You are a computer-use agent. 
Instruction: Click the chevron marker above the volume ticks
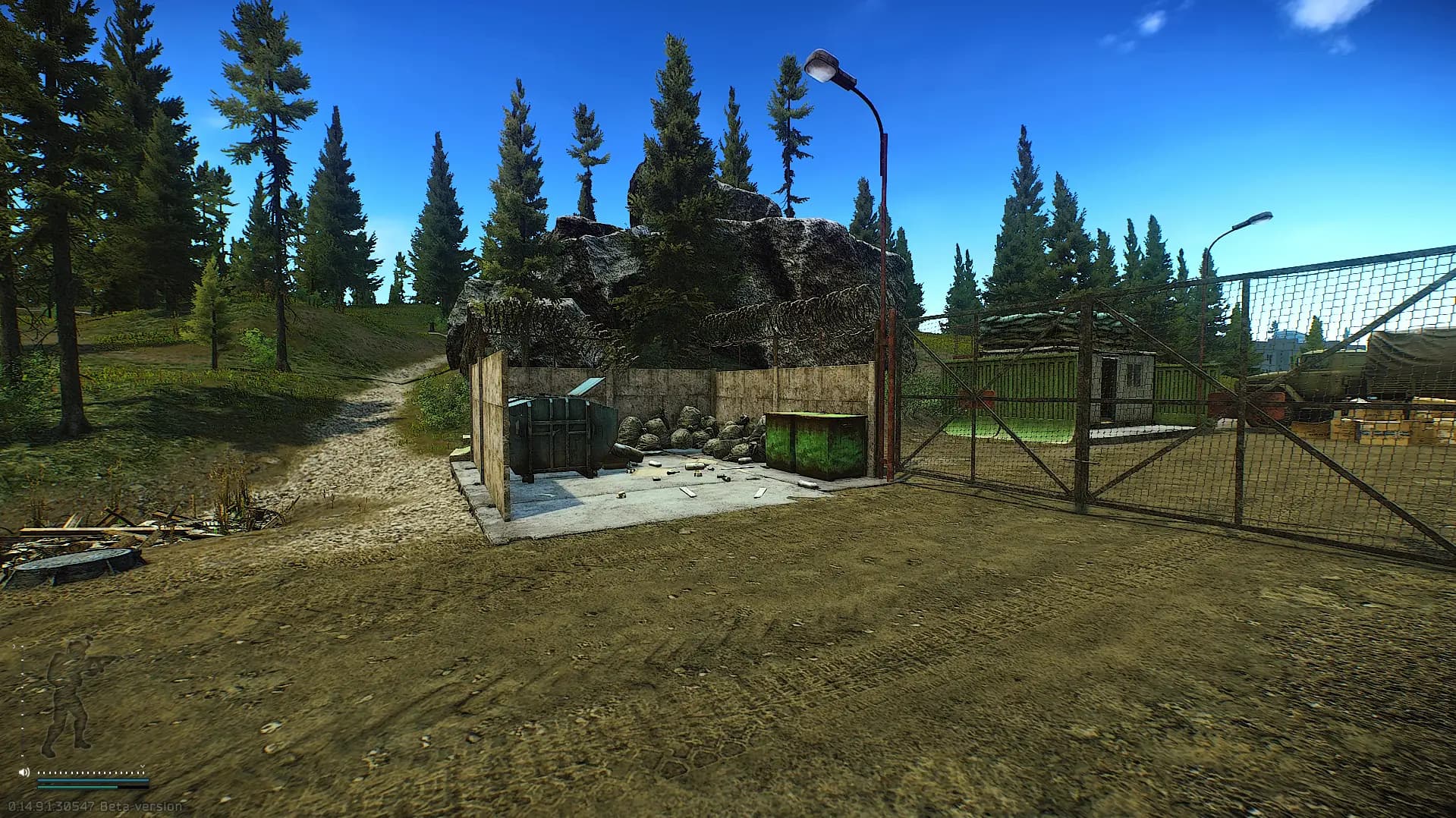pos(143,766)
